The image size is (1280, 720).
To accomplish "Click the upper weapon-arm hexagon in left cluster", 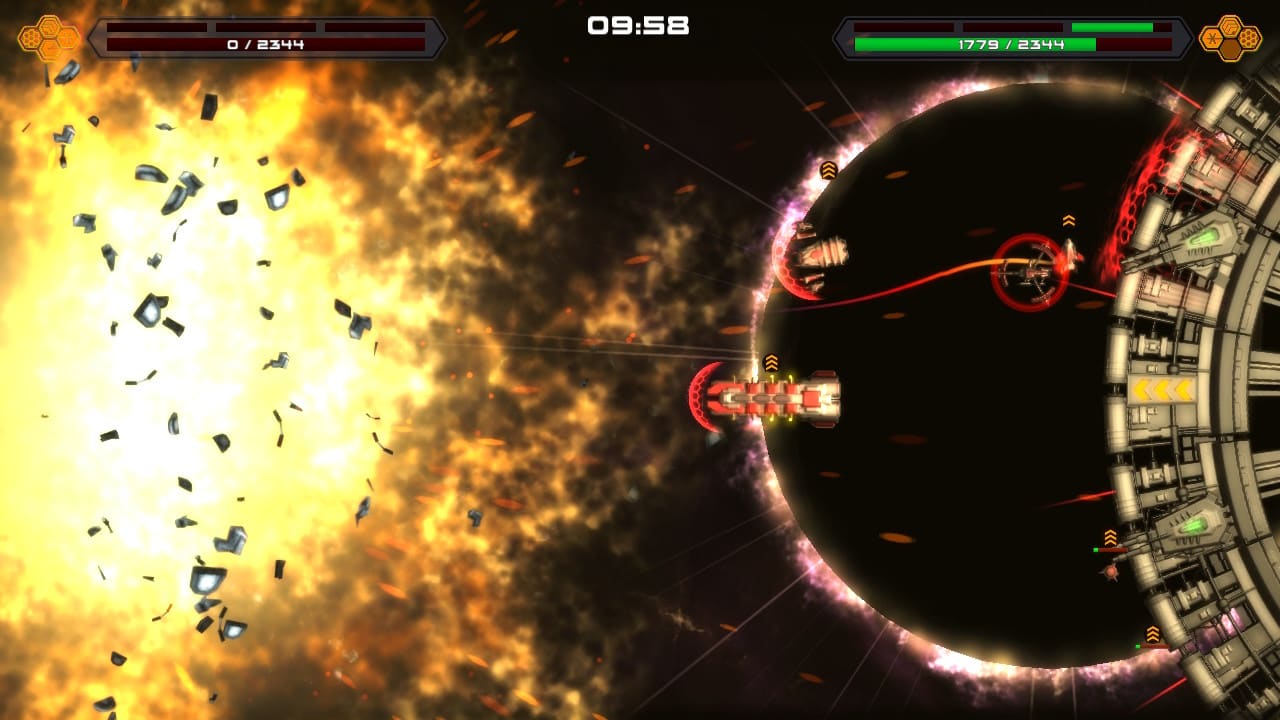I will (49, 27).
